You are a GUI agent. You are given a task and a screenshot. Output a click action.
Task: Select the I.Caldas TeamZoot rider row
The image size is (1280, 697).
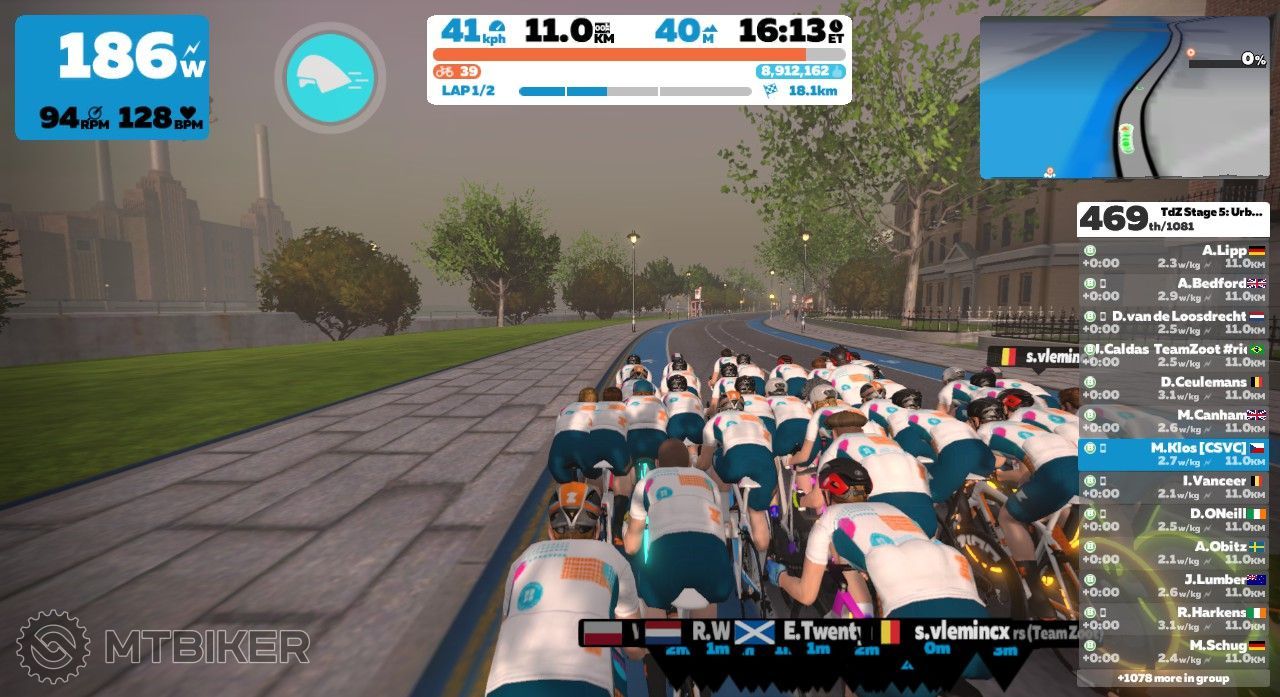tap(1173, 356)
